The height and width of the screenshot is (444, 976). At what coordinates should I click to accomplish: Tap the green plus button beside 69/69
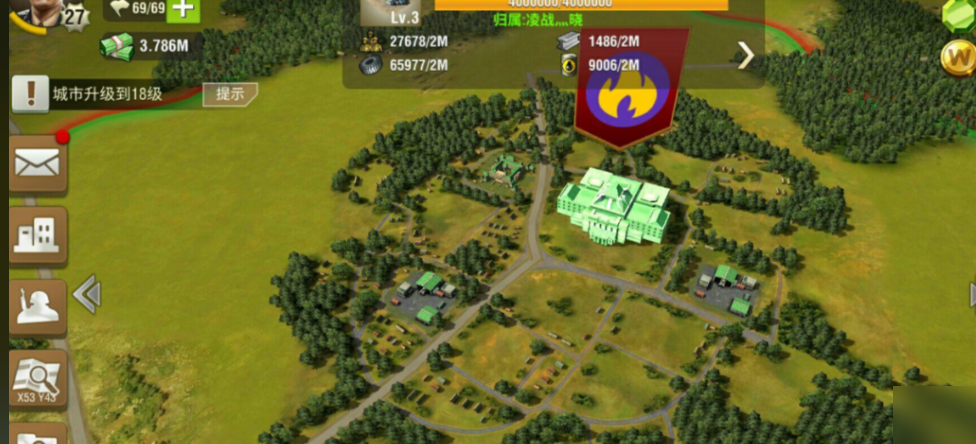coord(181,9)
